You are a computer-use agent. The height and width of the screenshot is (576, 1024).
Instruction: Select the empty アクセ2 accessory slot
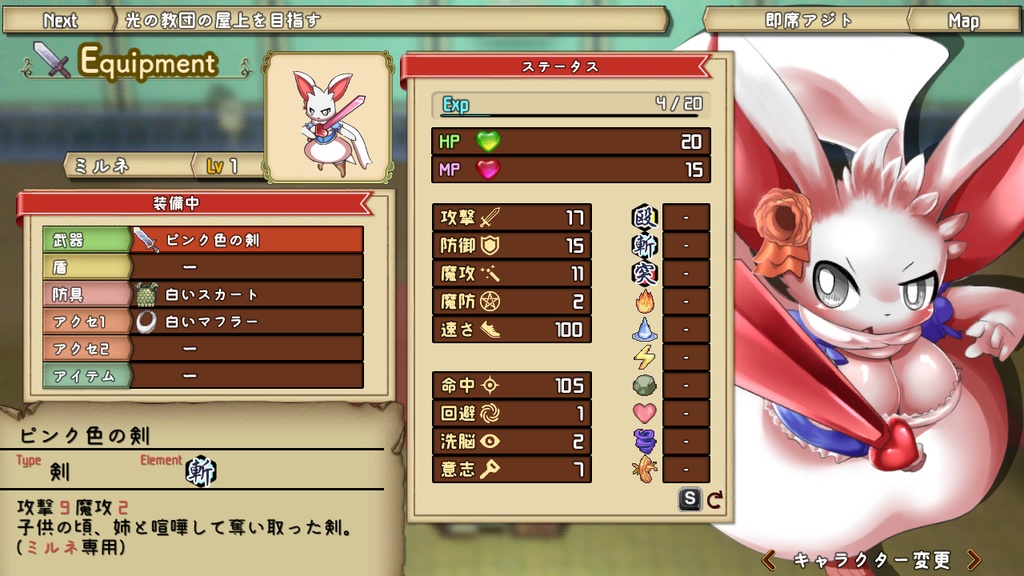tap(203, 348)
